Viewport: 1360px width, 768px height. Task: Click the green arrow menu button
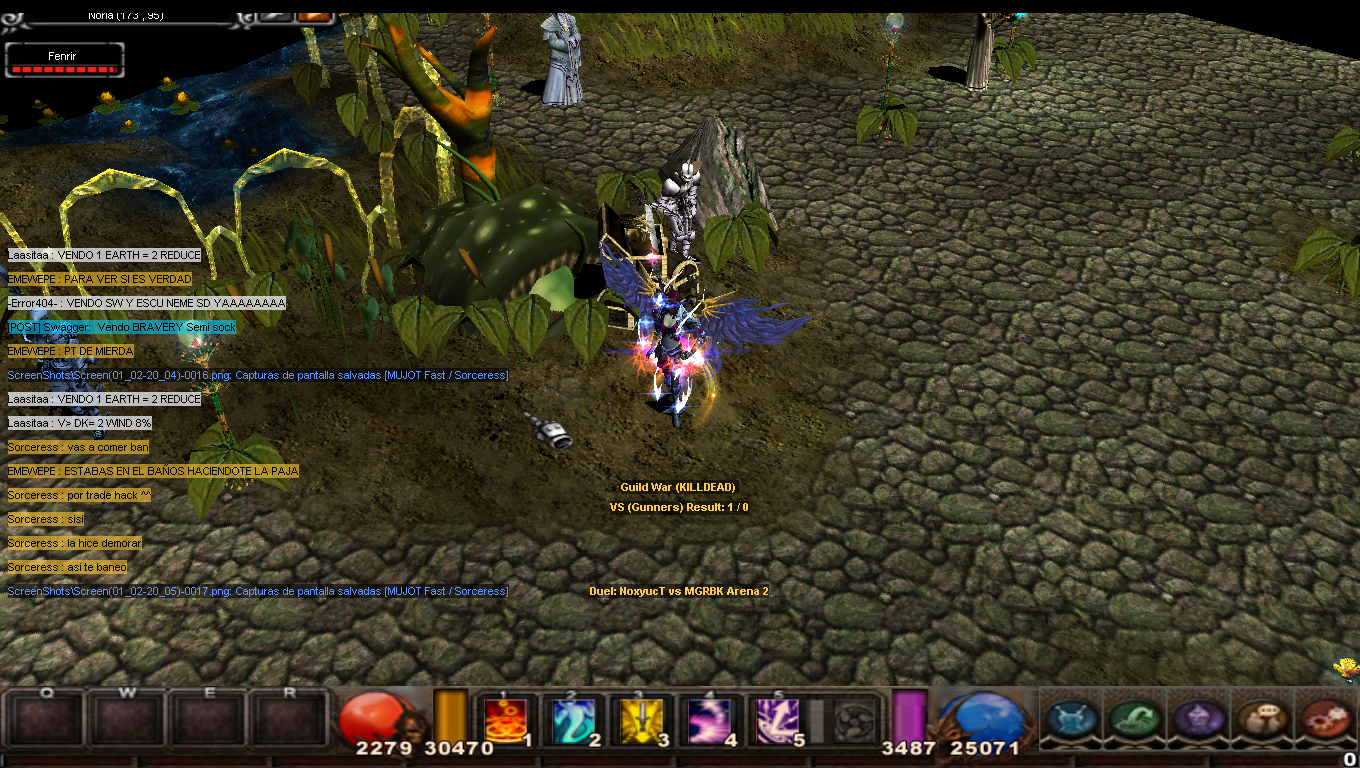(1135, 719)
